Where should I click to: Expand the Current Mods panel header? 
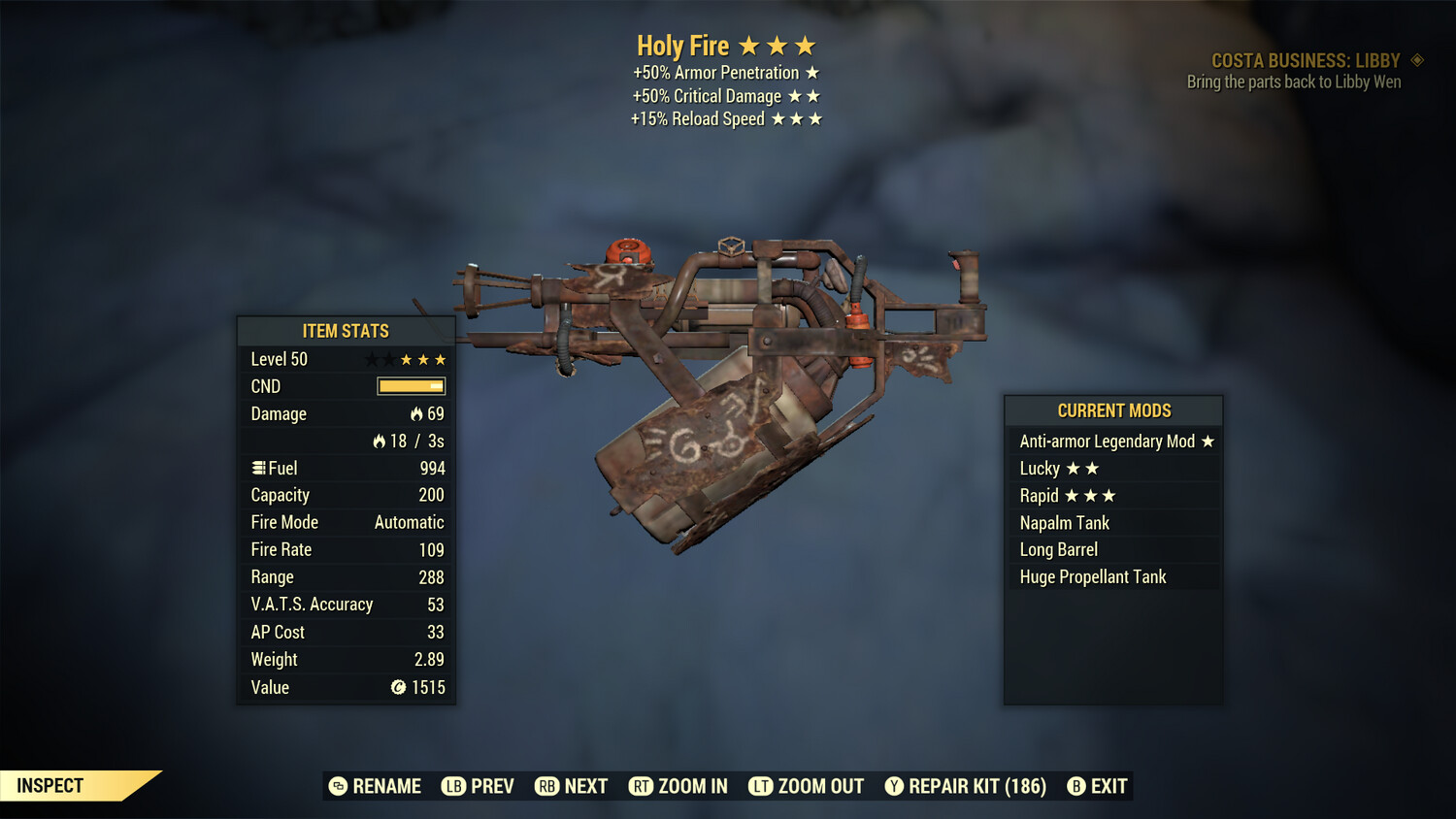1112,409
